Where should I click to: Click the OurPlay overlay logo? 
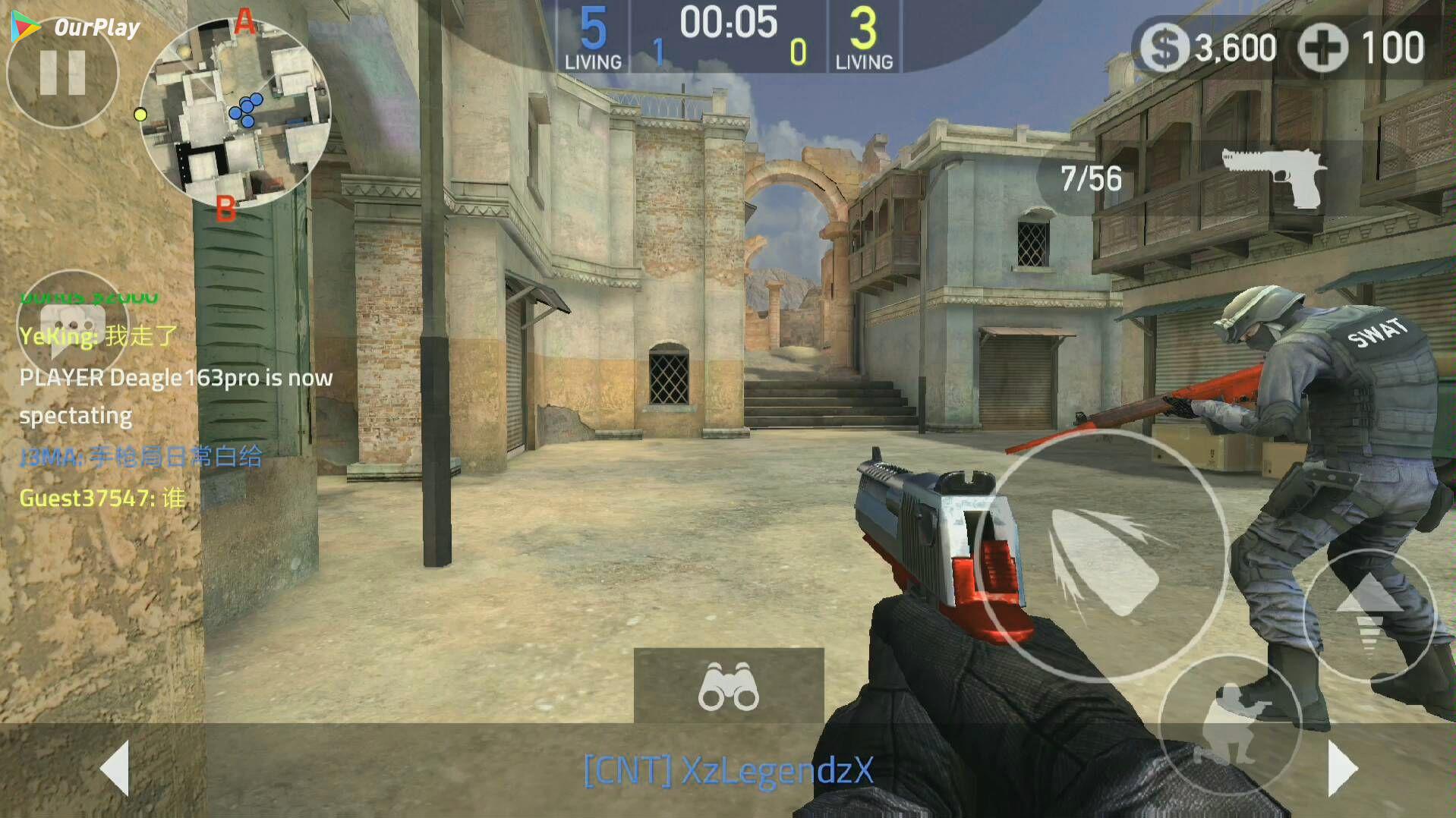[76, 27]
